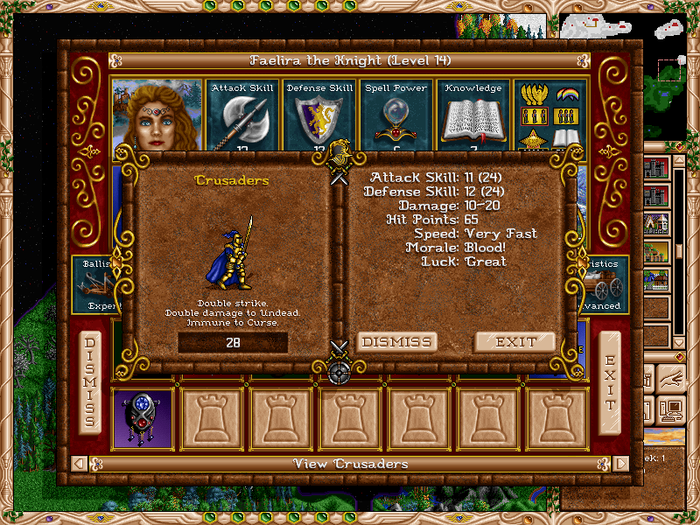700x525 pixels.
Task: Select the jeweled amulet artifact slot
Action: pos(143,419)
